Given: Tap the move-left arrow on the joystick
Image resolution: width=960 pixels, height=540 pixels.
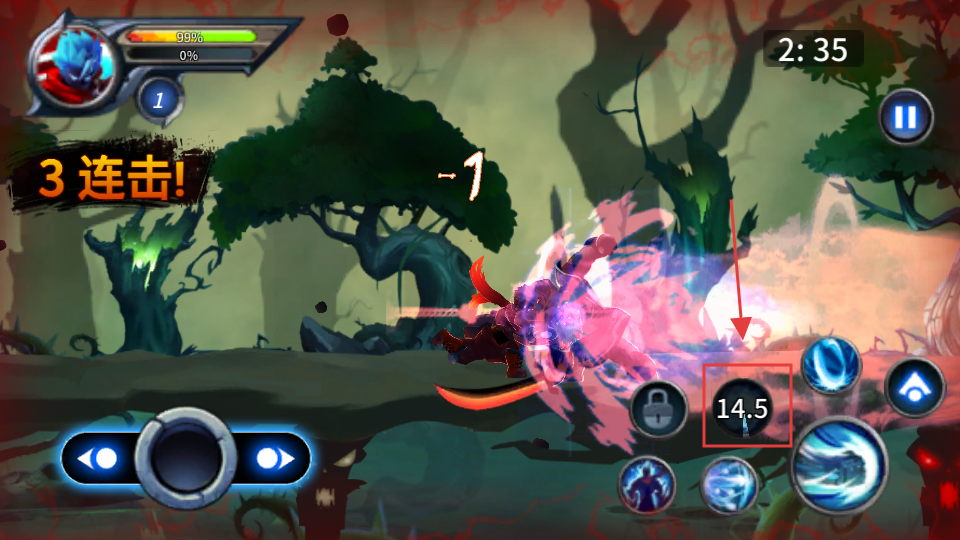Looking at the screenshot, I should tap(102, 459).
